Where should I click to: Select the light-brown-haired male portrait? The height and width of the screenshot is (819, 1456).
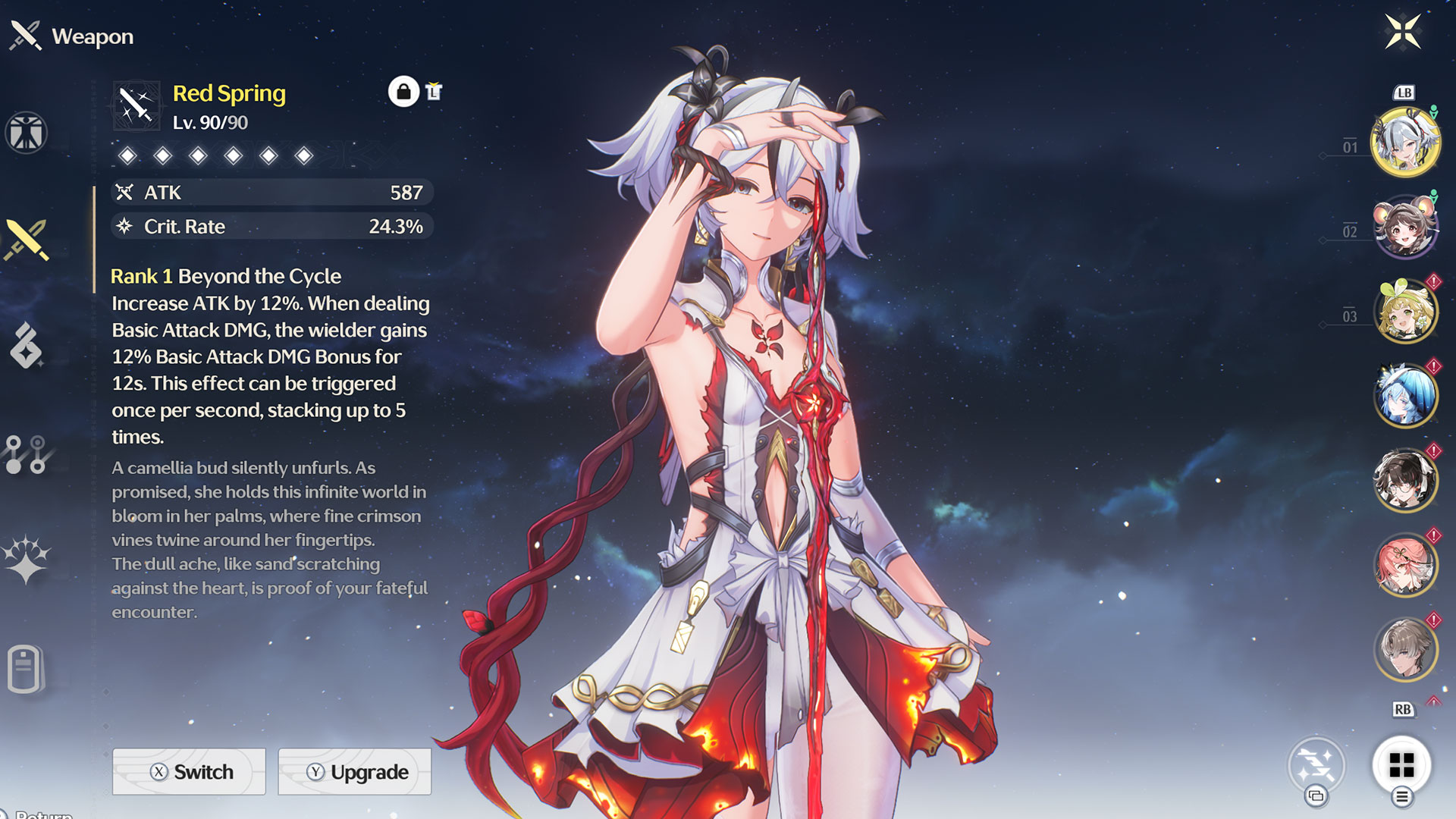pyautogui.click(x=1405, y=650)
